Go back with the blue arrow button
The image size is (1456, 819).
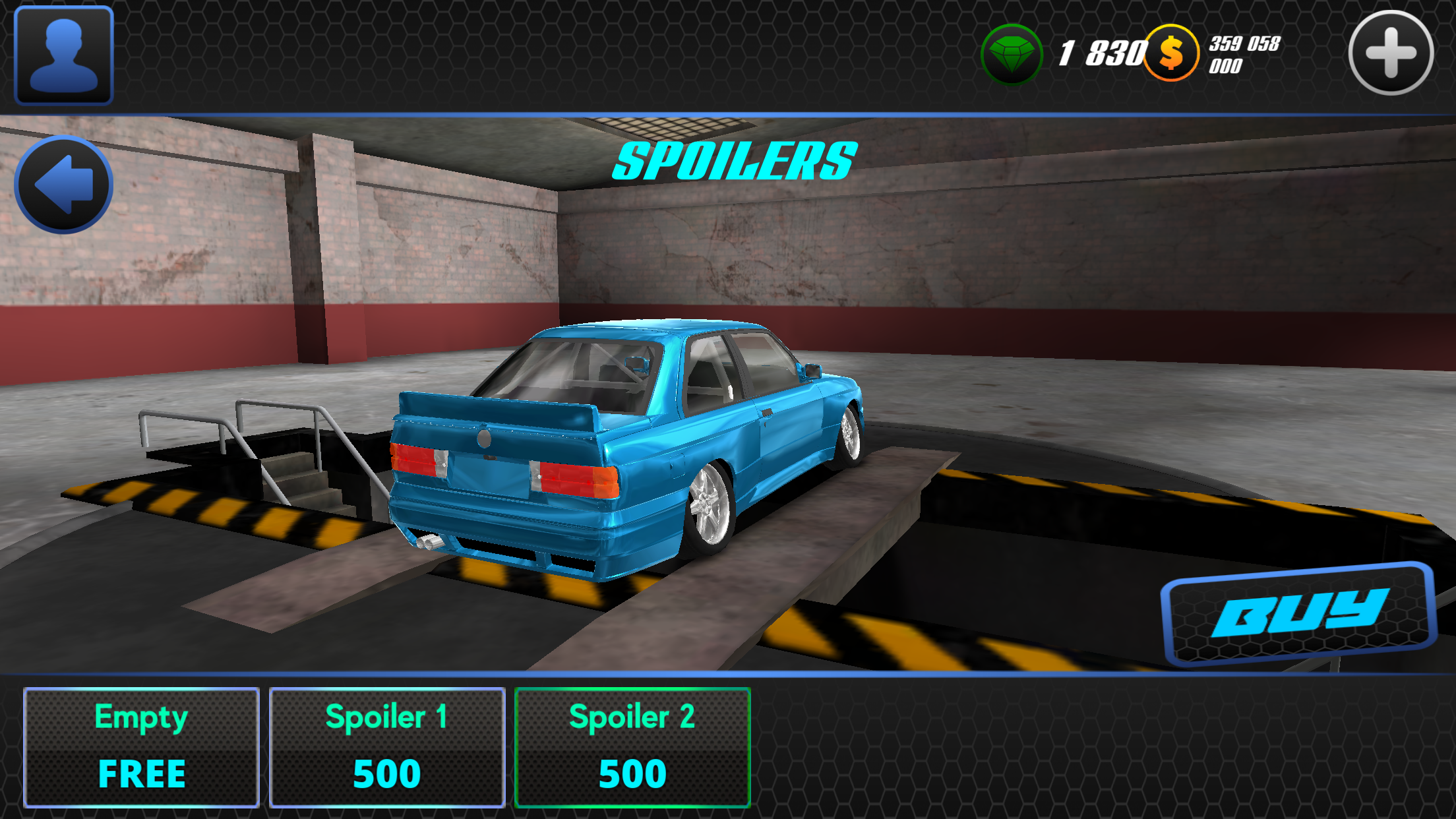tap(64, 185)
